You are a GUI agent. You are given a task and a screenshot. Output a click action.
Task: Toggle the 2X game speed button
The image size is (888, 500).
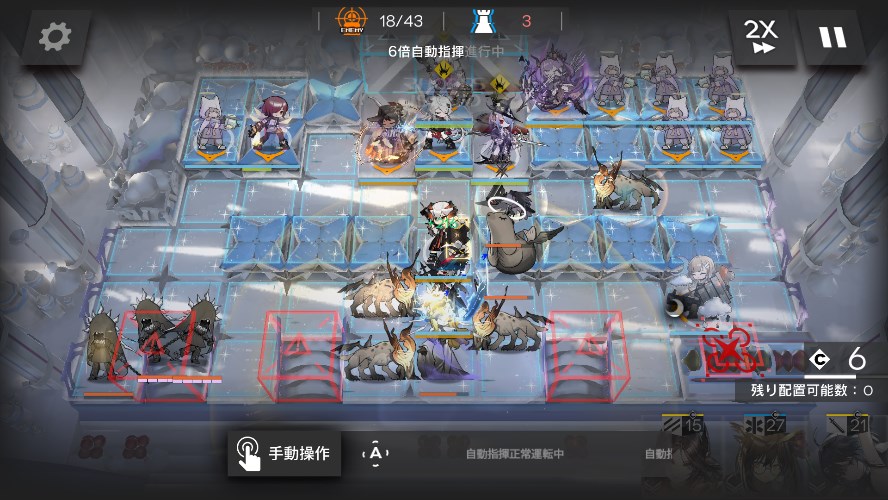coord(761,38)
